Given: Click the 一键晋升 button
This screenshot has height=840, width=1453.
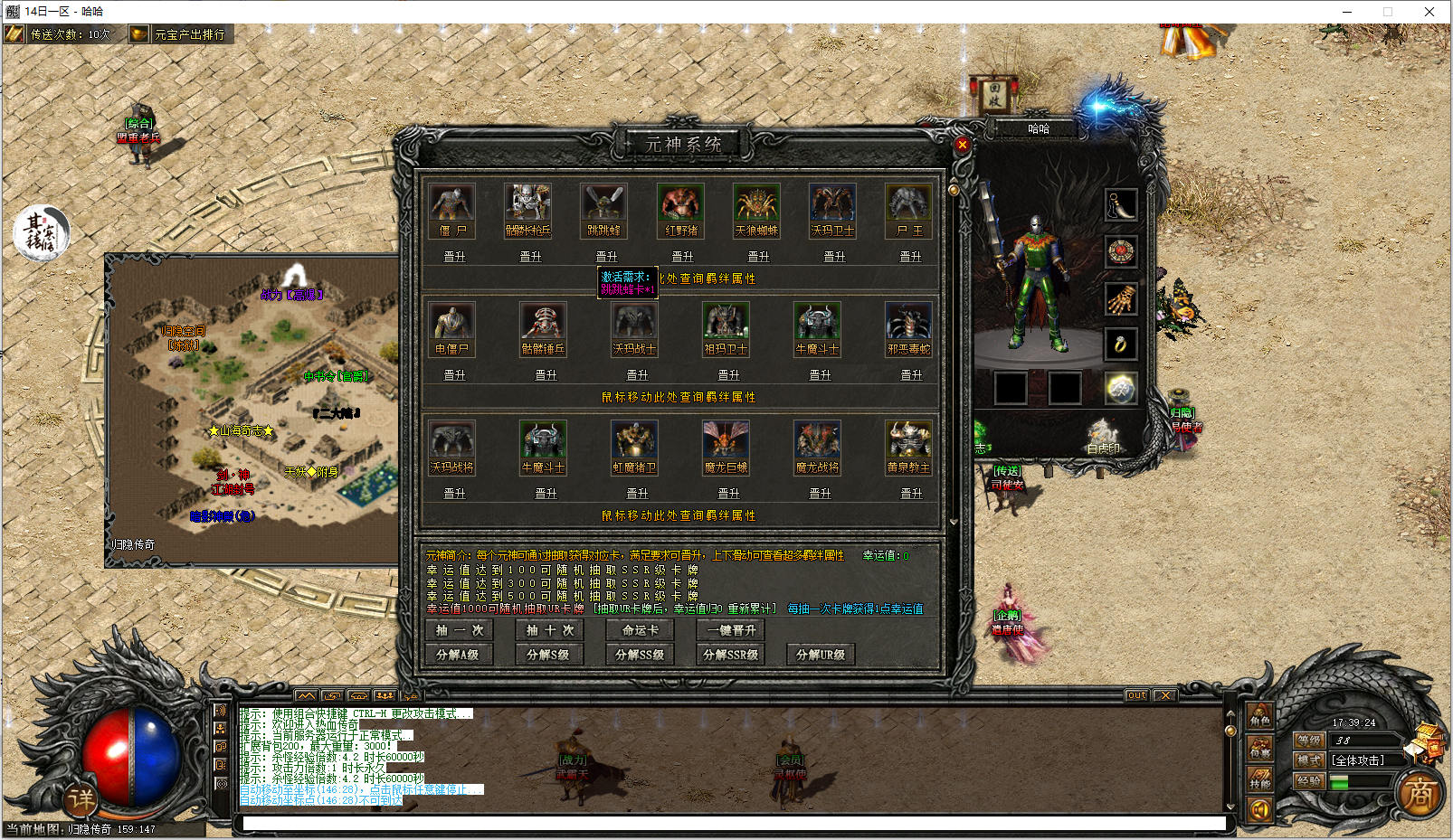Looking at the screenshot, I should (x=731, y=630).
